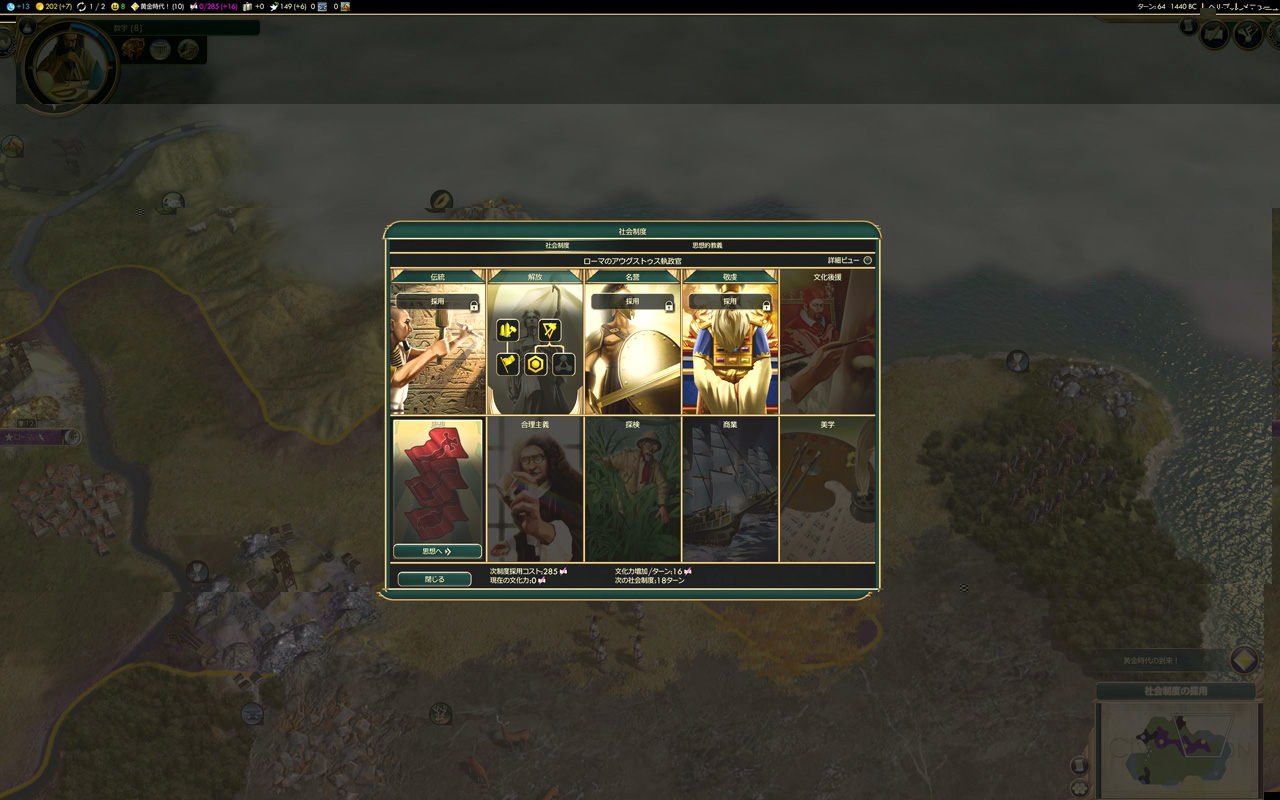1280x800 pixels.
Task: Open ideologies with the 思想へ button
Action: pyautogui.click(x=437, y=551)
